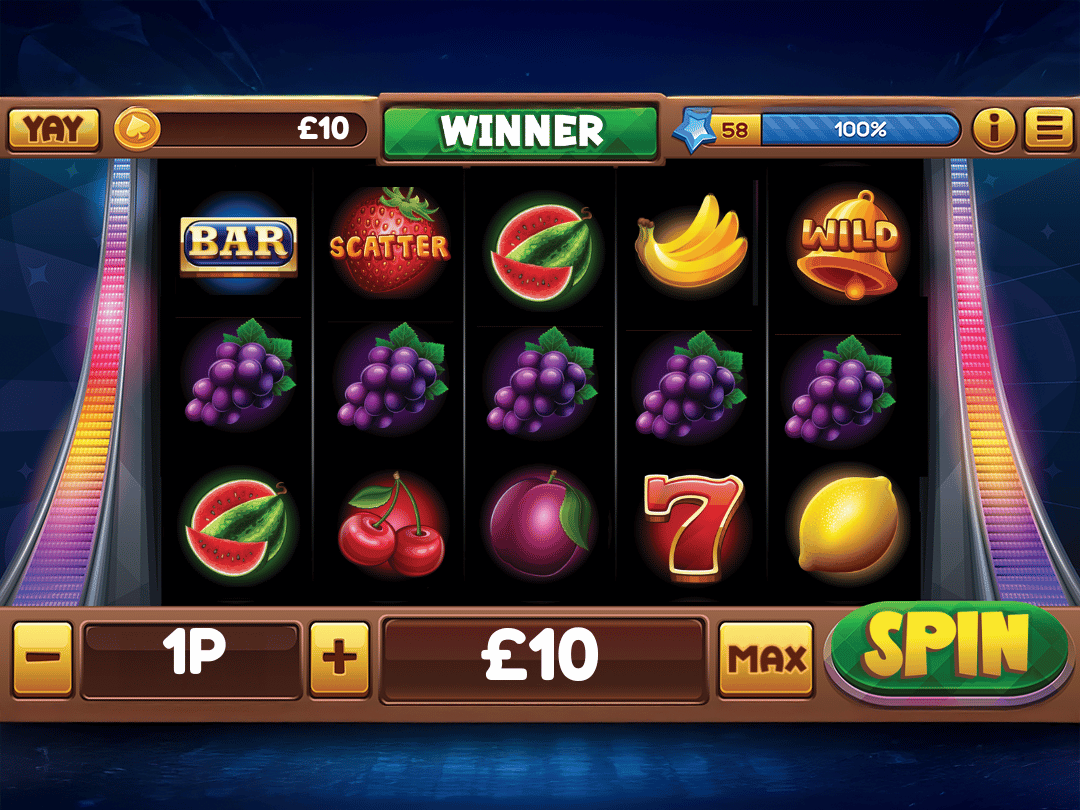Open the info button

(x=994, y=129)
